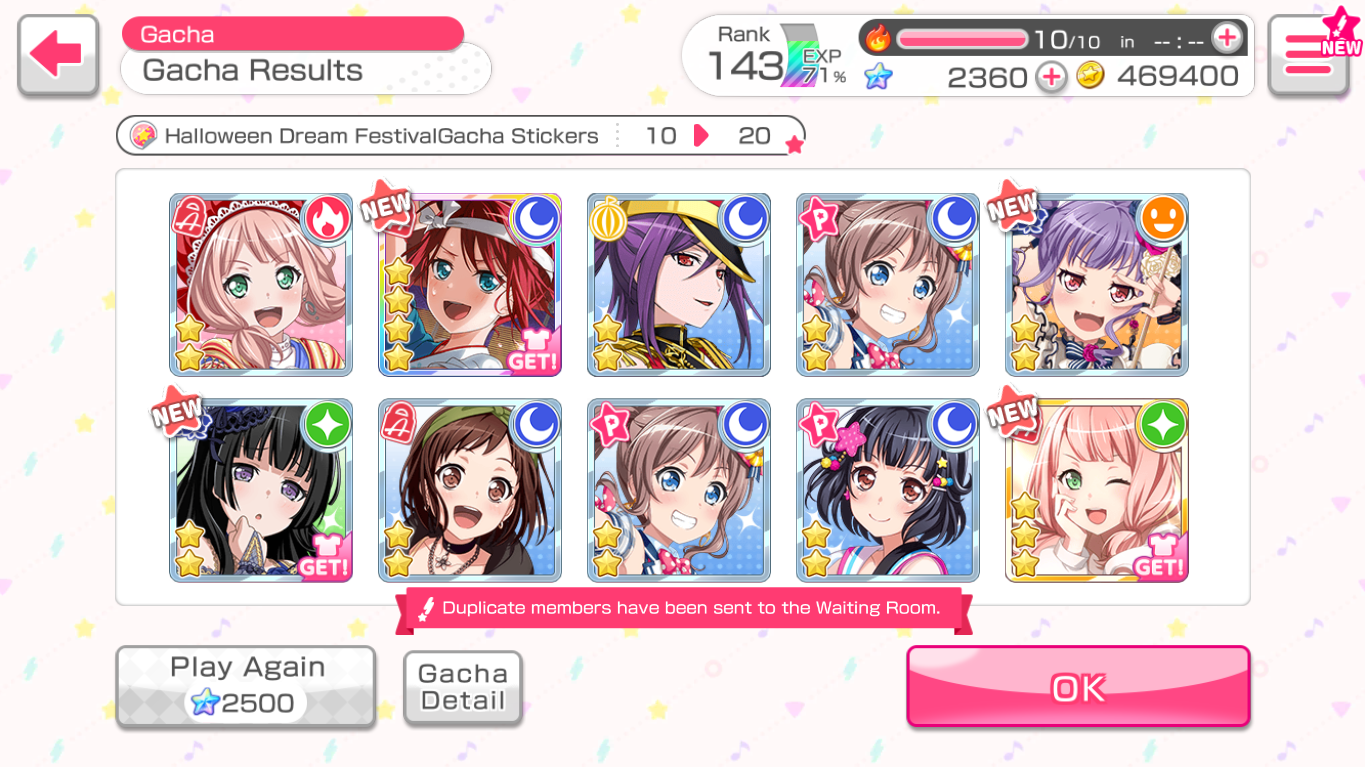Go back using the pink arrow button
Viewport: 1365px width, 767px height.
click(x=58, y=55)
